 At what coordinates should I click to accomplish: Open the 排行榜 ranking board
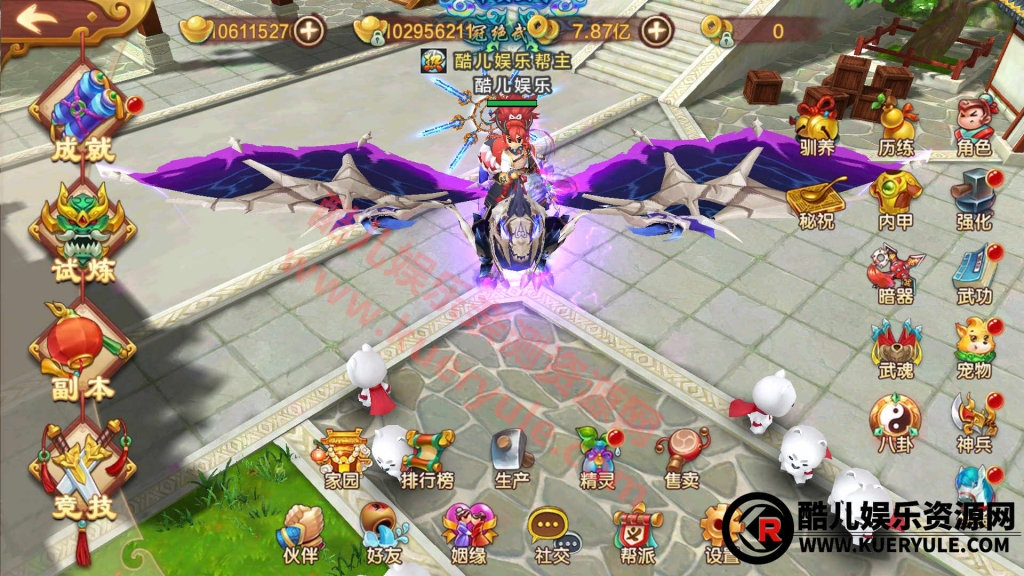pyautogui.click(x=428, y=458)
